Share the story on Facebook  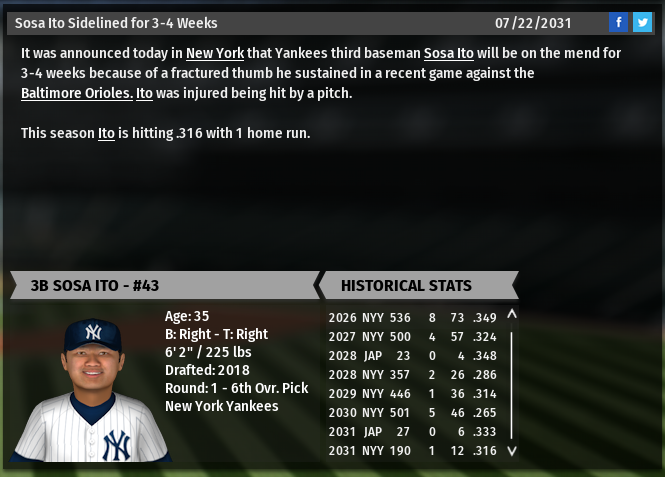click(x=618, y=23)
